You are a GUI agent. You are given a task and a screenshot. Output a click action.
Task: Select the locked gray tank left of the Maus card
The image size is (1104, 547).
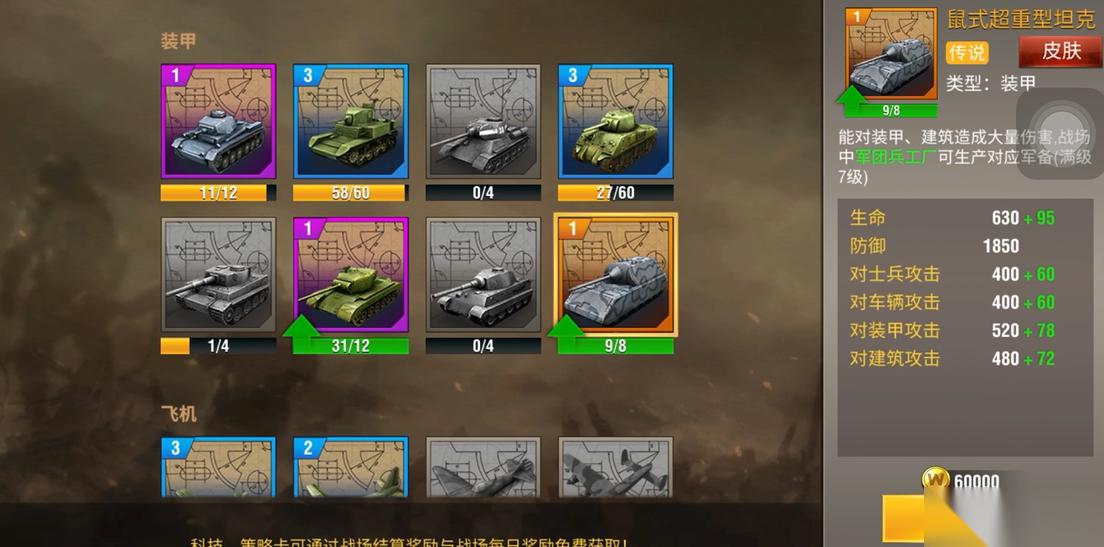[x=483, y=275]
